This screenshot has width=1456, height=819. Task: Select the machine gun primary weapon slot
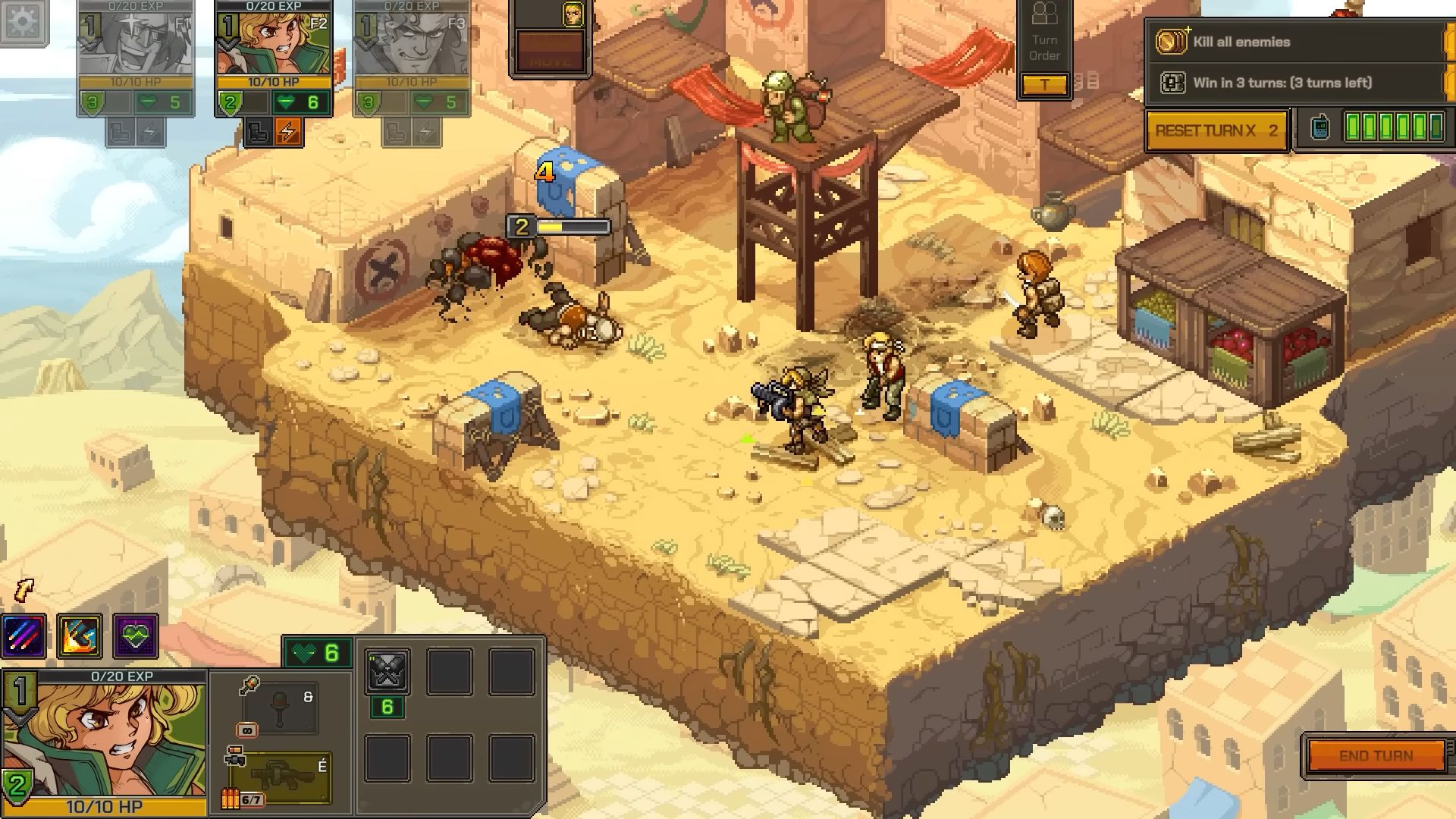(x=279, y=777)
